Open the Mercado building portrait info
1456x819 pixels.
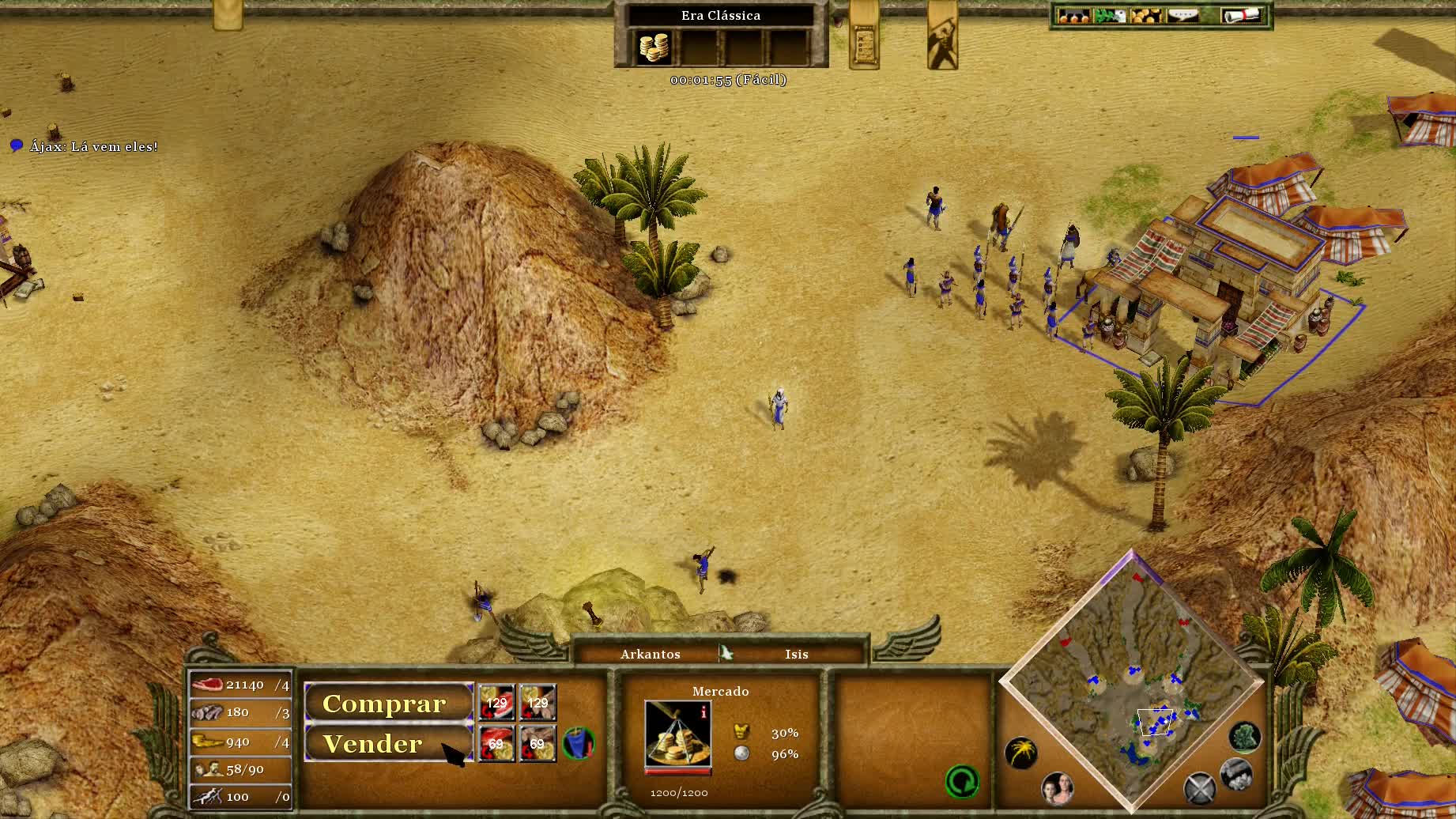tap(677, 734)
